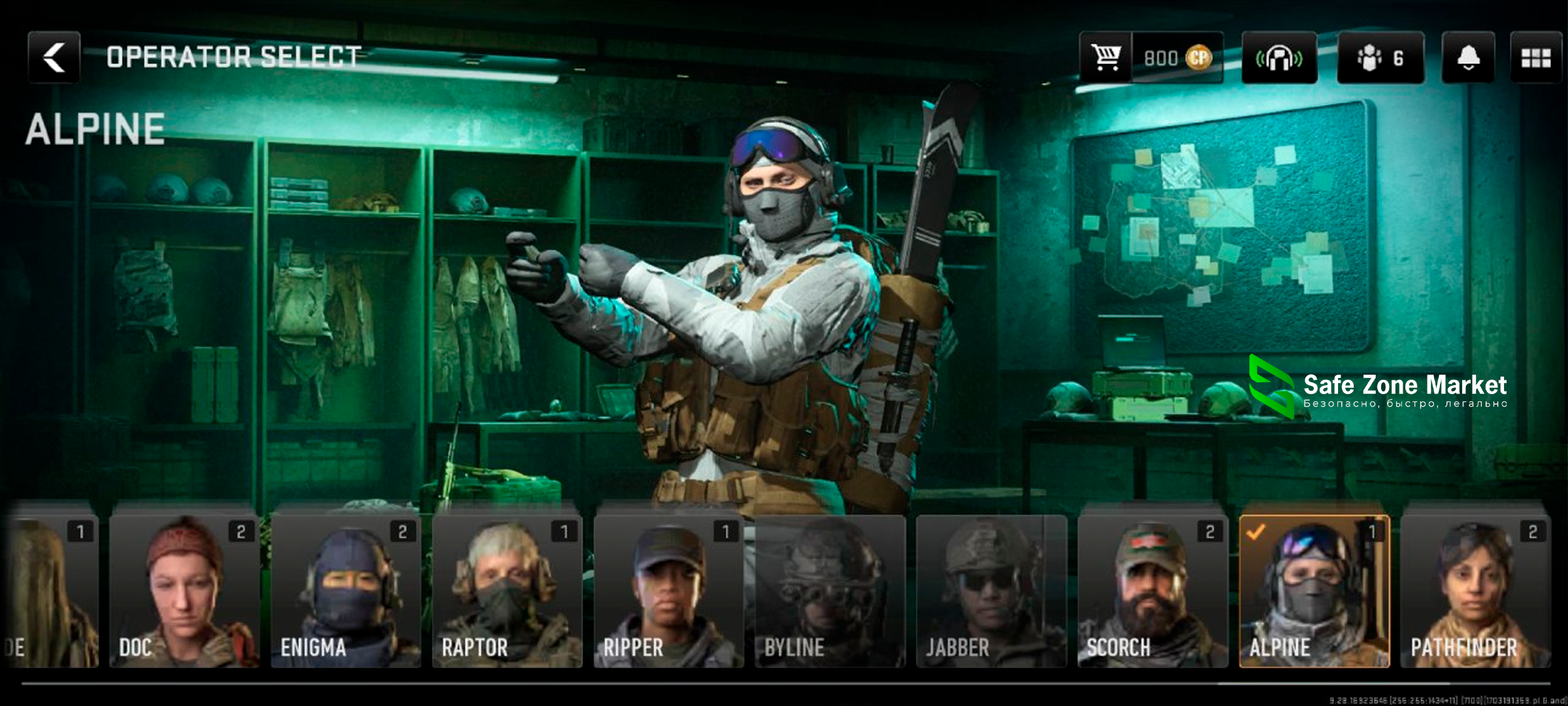The width and height of the screenshot is (1568, 706).
Task: Open the headset voice chat settings
Action: tap(1279, 58)
